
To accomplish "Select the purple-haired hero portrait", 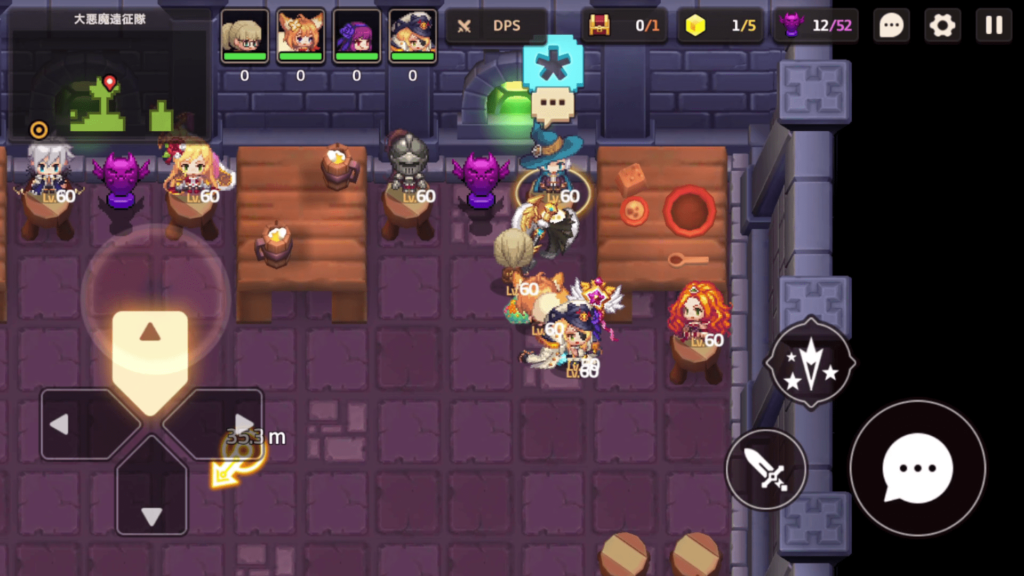I will (x=356, y=37).
